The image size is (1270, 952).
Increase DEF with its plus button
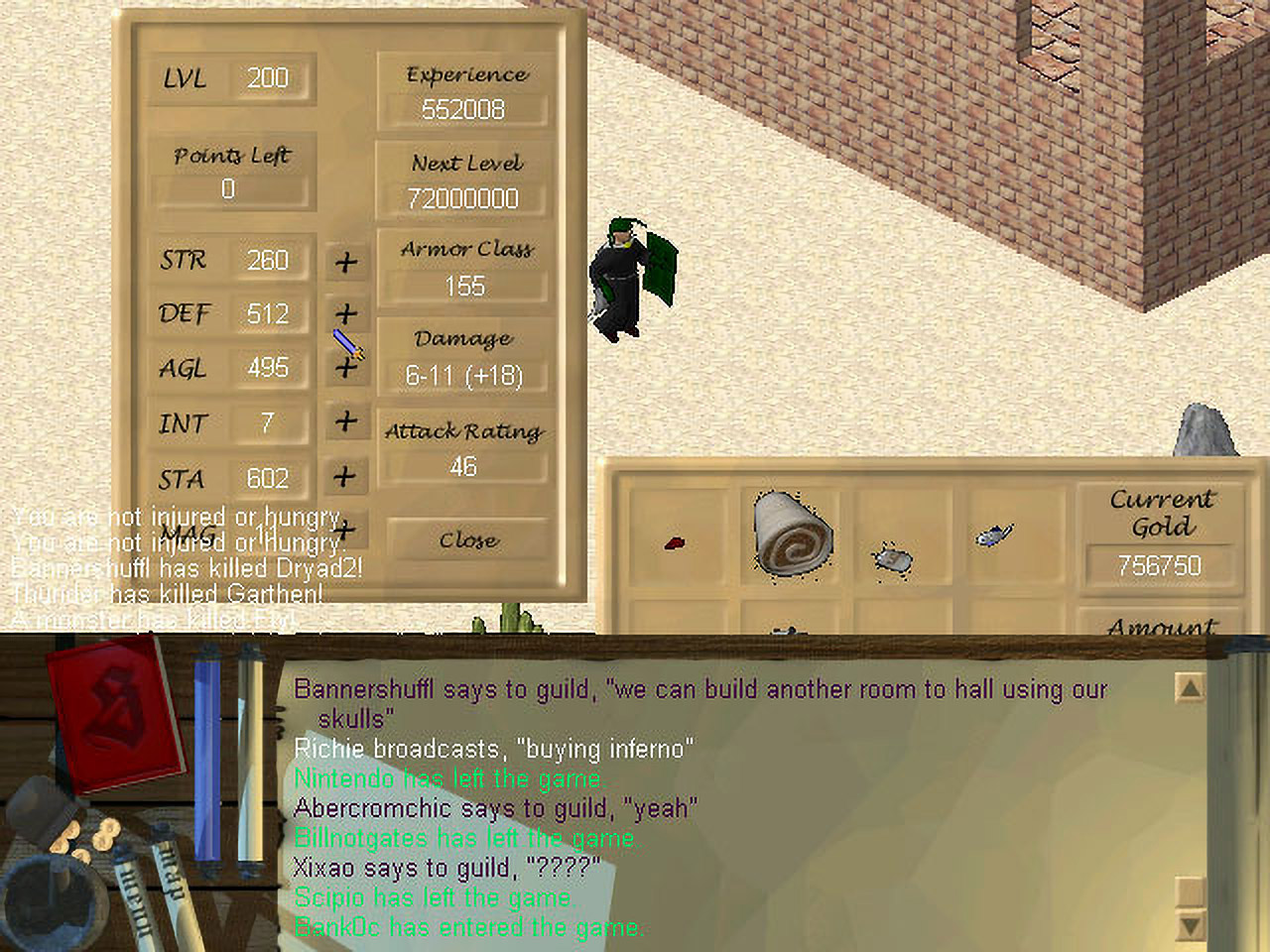coord(345,314)
